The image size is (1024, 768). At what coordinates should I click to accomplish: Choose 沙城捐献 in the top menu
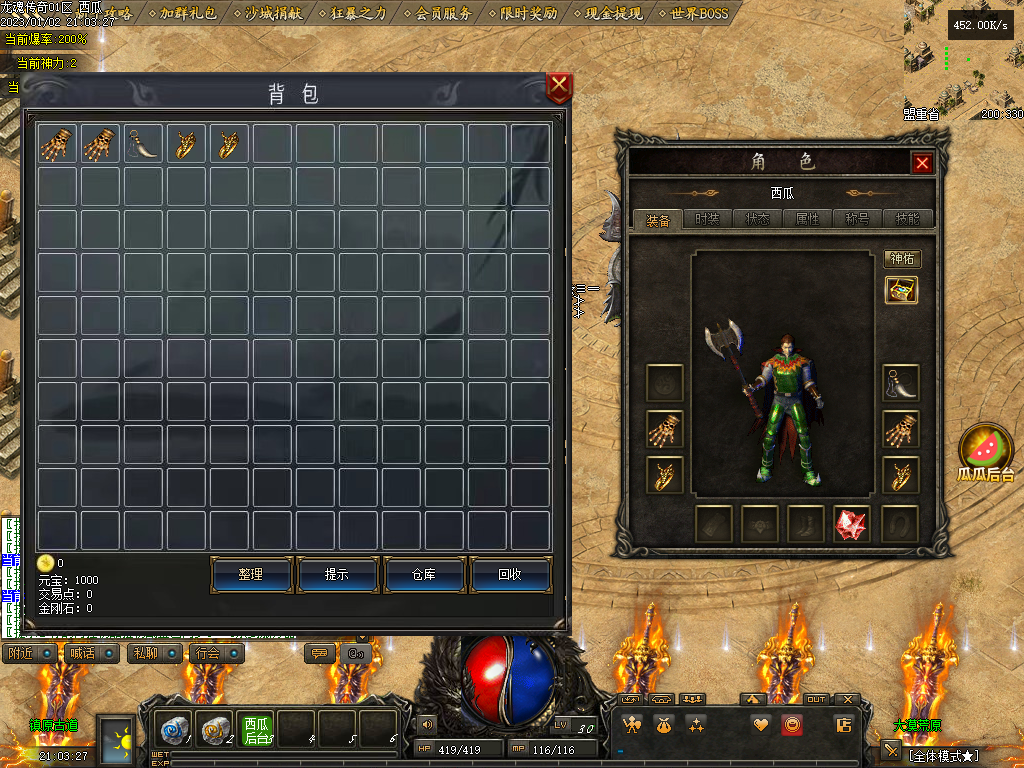(273, 13)
